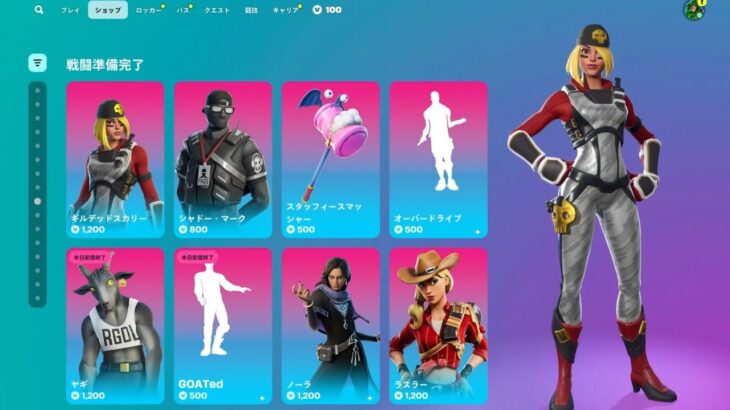Go to the パス tab

point(183,10)
